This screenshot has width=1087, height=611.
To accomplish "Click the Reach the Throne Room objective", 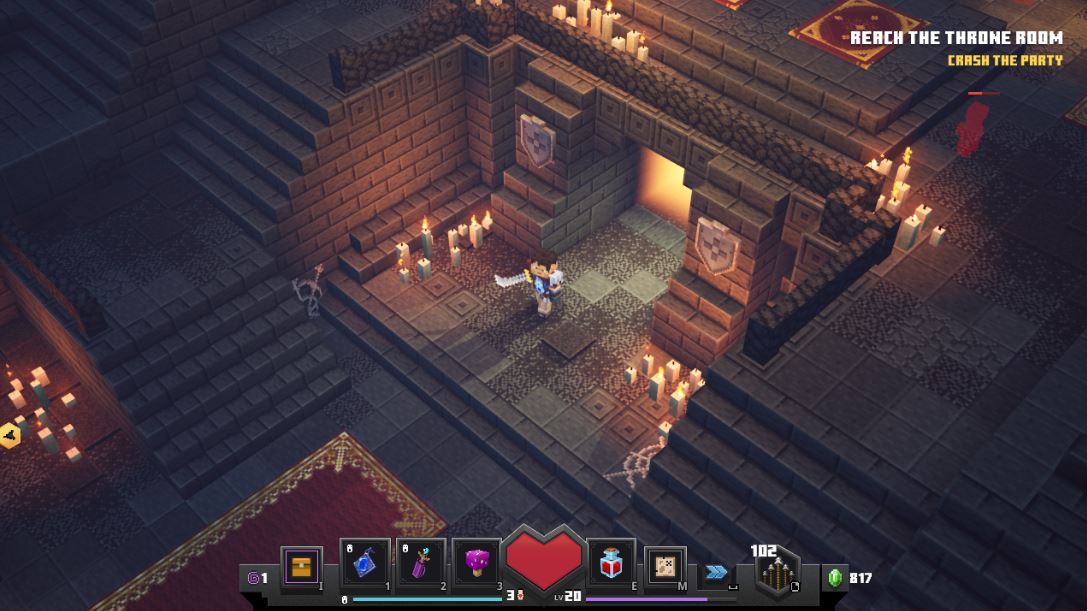I will [956, 39].
